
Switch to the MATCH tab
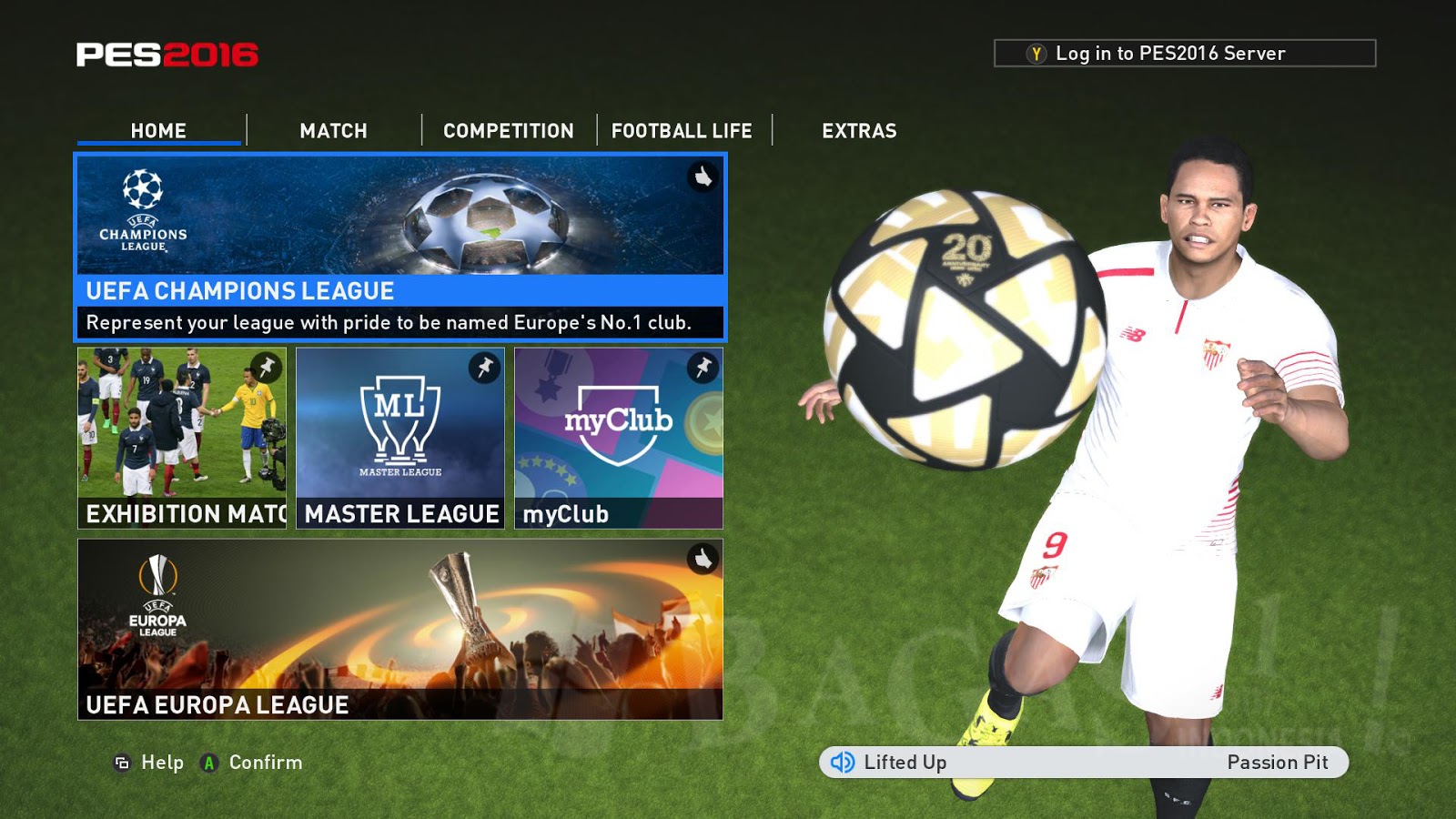pyautogui.click(x=331, y=130)
